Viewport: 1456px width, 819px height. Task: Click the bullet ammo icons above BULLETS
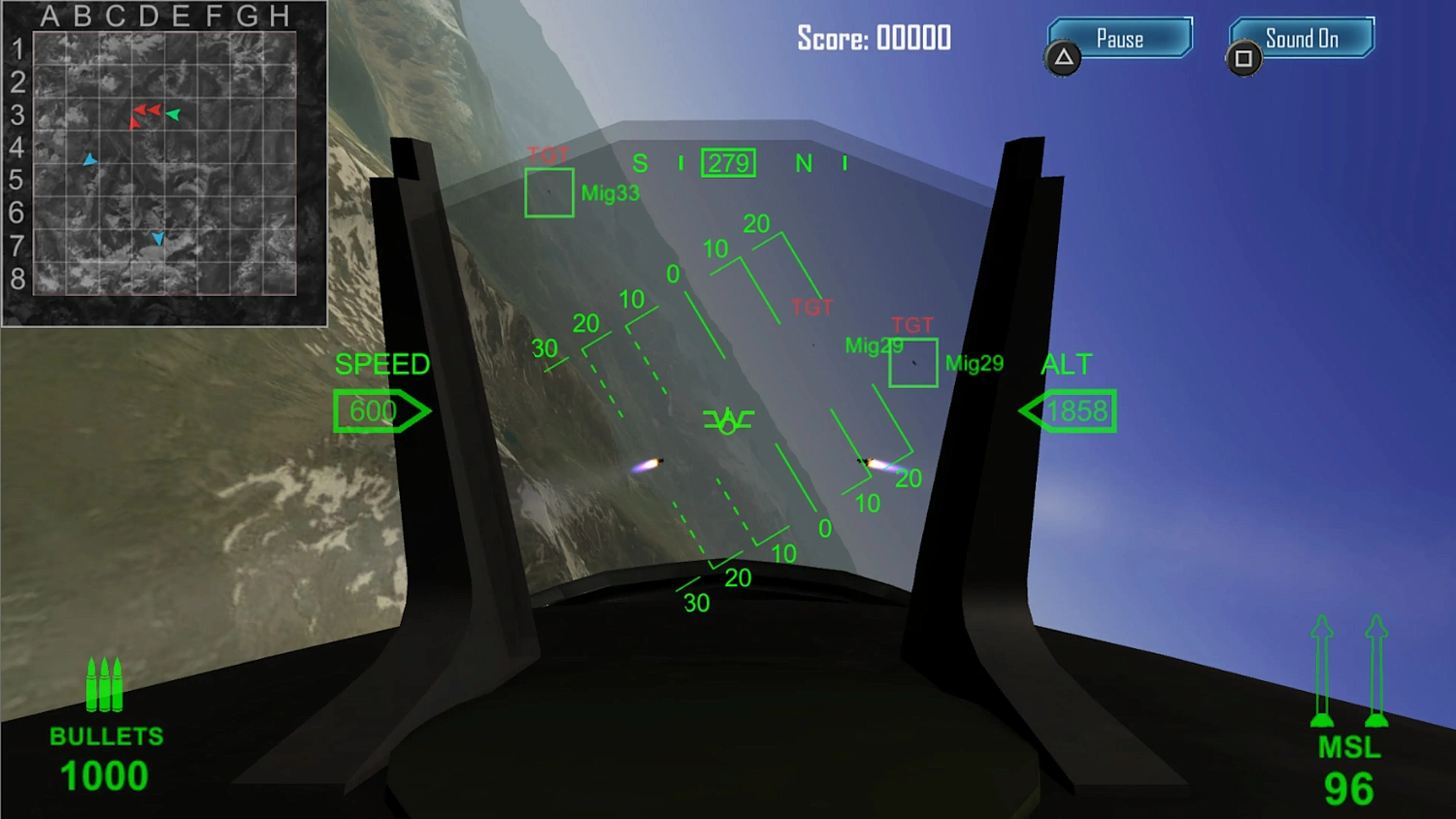point(104,686)
